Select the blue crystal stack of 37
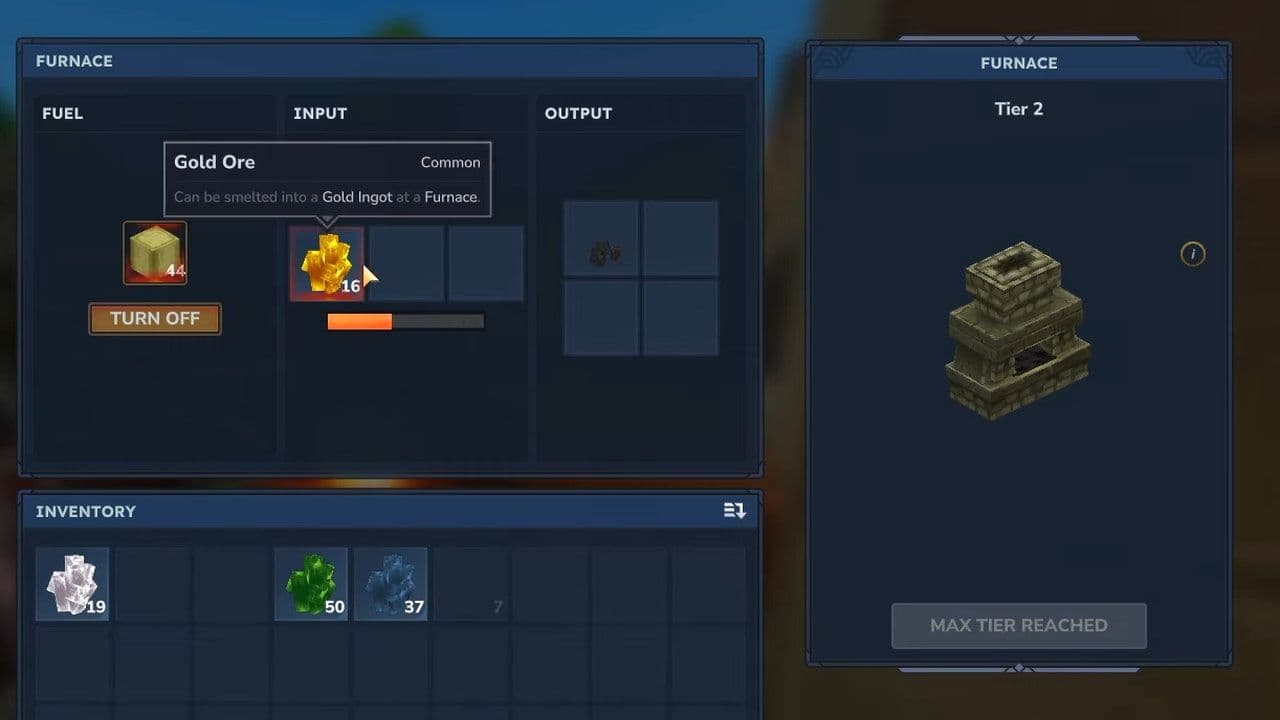Screen dimensions: 1280x720 pos(391,584)
